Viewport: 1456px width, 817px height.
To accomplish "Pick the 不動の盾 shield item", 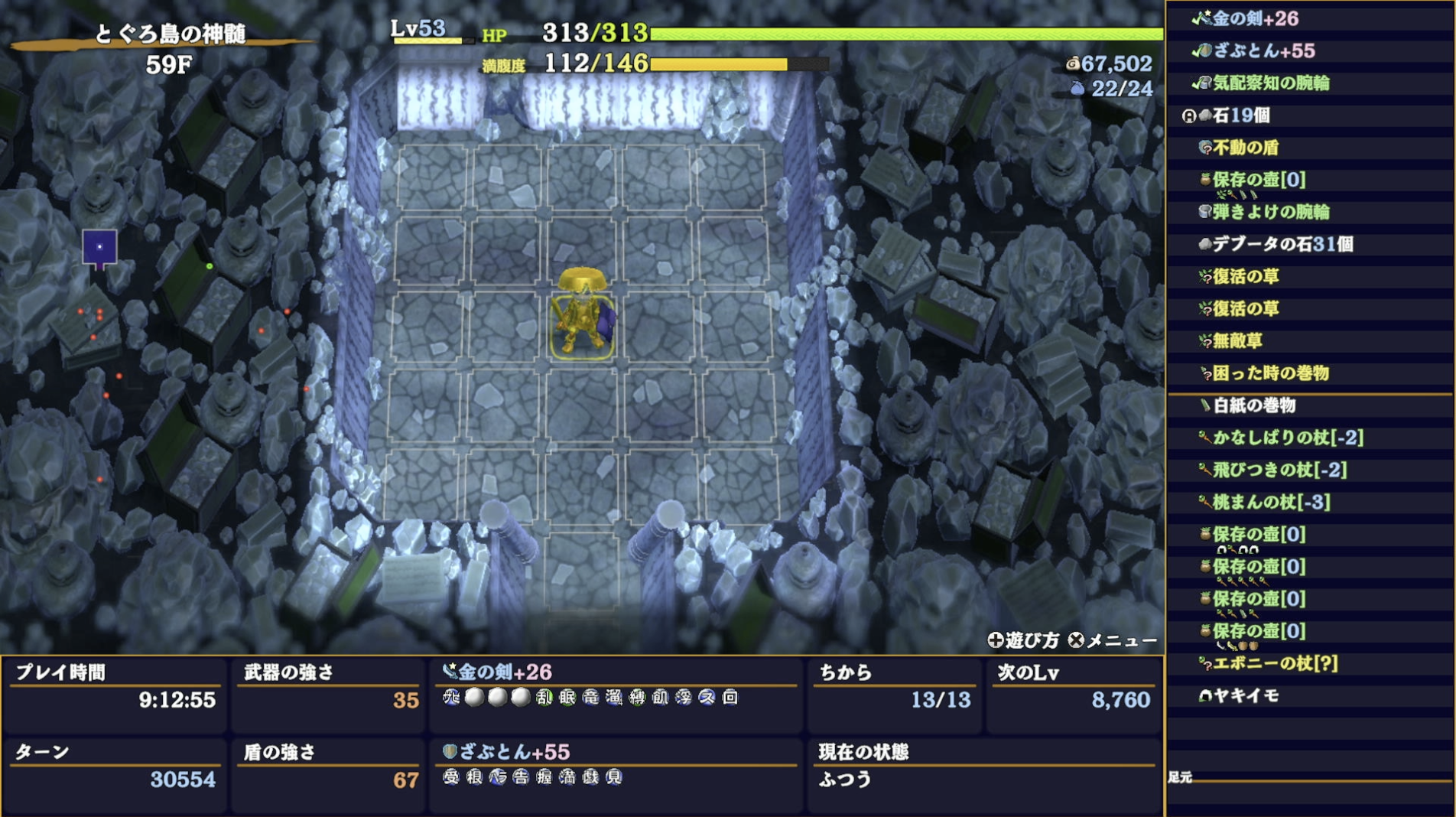I will tap(1245, 148).
